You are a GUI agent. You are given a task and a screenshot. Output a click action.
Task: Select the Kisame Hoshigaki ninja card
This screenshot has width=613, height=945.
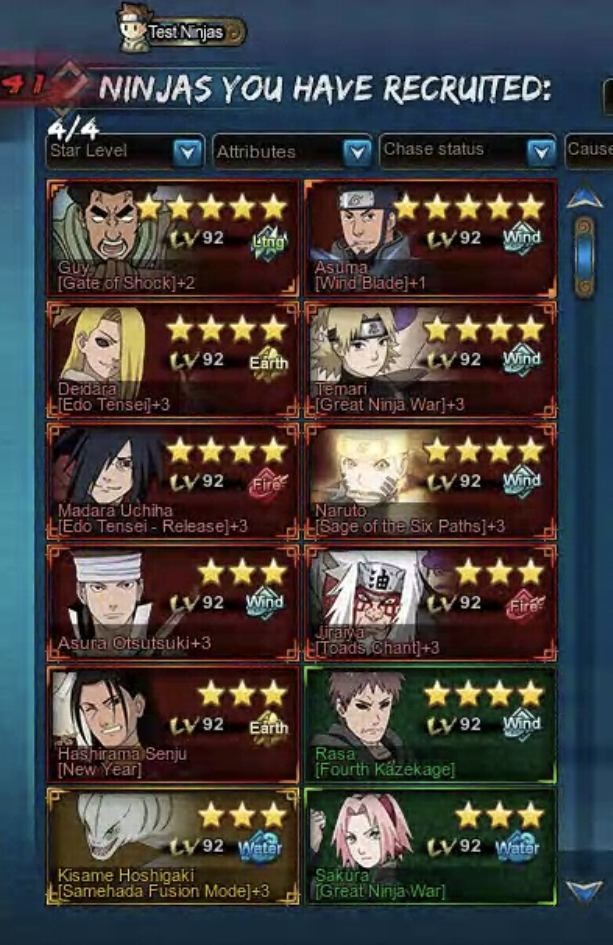coord(173,846)
